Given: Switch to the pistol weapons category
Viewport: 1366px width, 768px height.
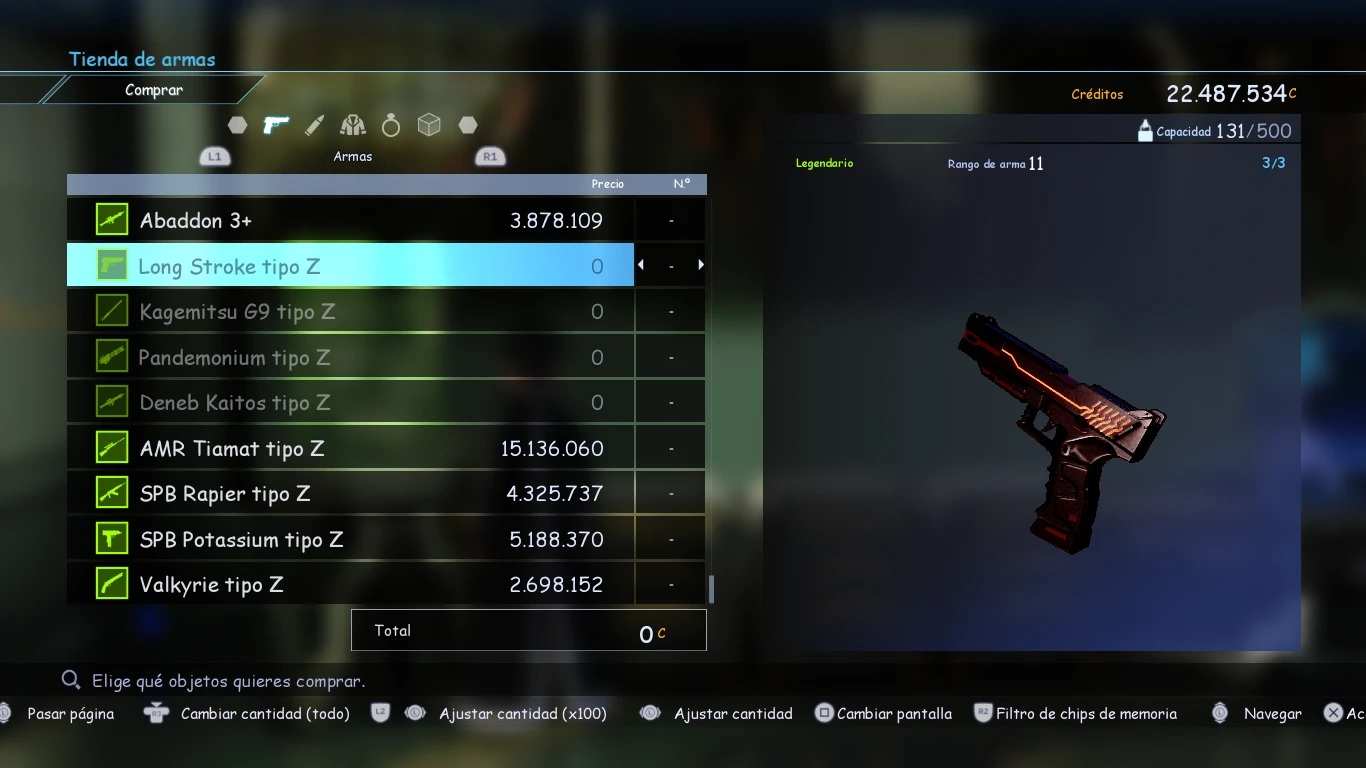Looking at the screenshot, I should [276, 125].
